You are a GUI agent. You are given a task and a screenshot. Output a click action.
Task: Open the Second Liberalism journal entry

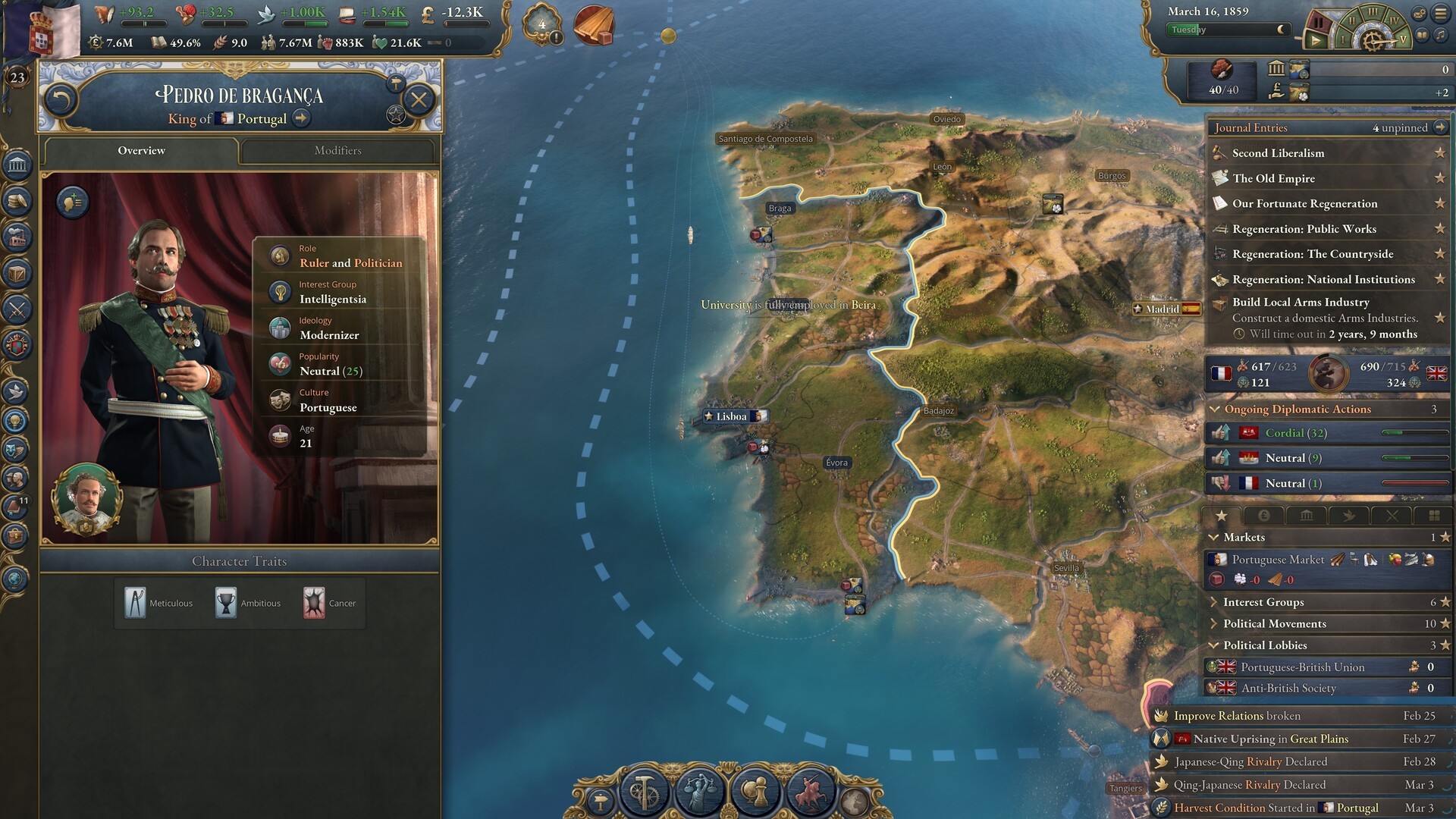[x=1278, y=153]
